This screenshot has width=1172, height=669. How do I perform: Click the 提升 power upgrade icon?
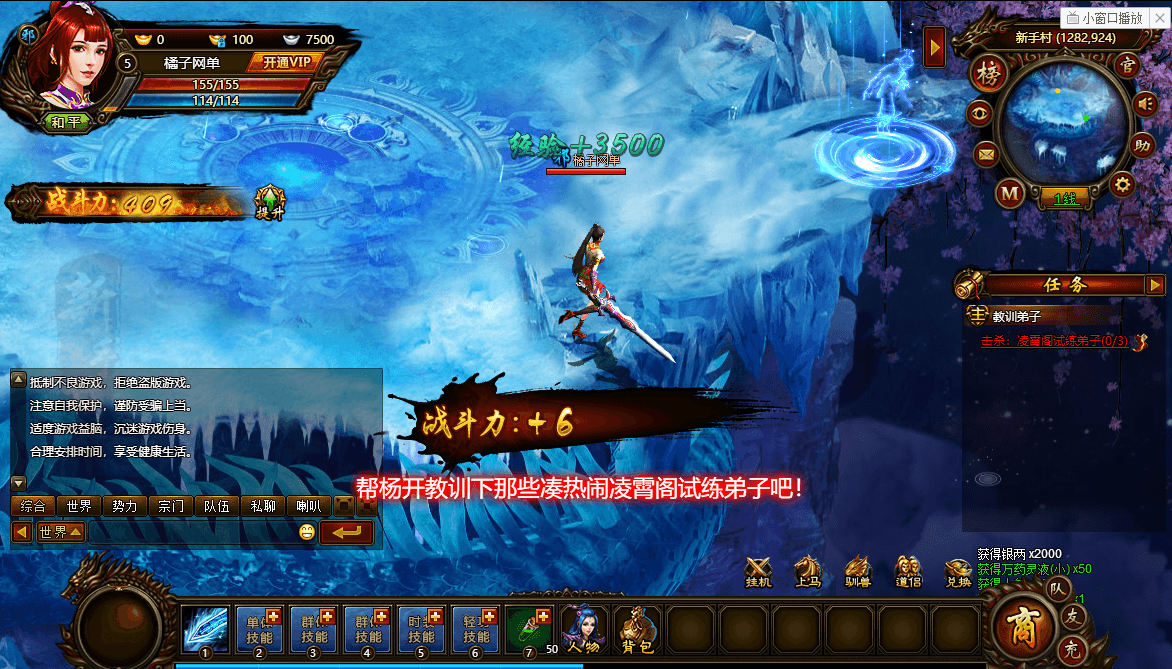270,201
